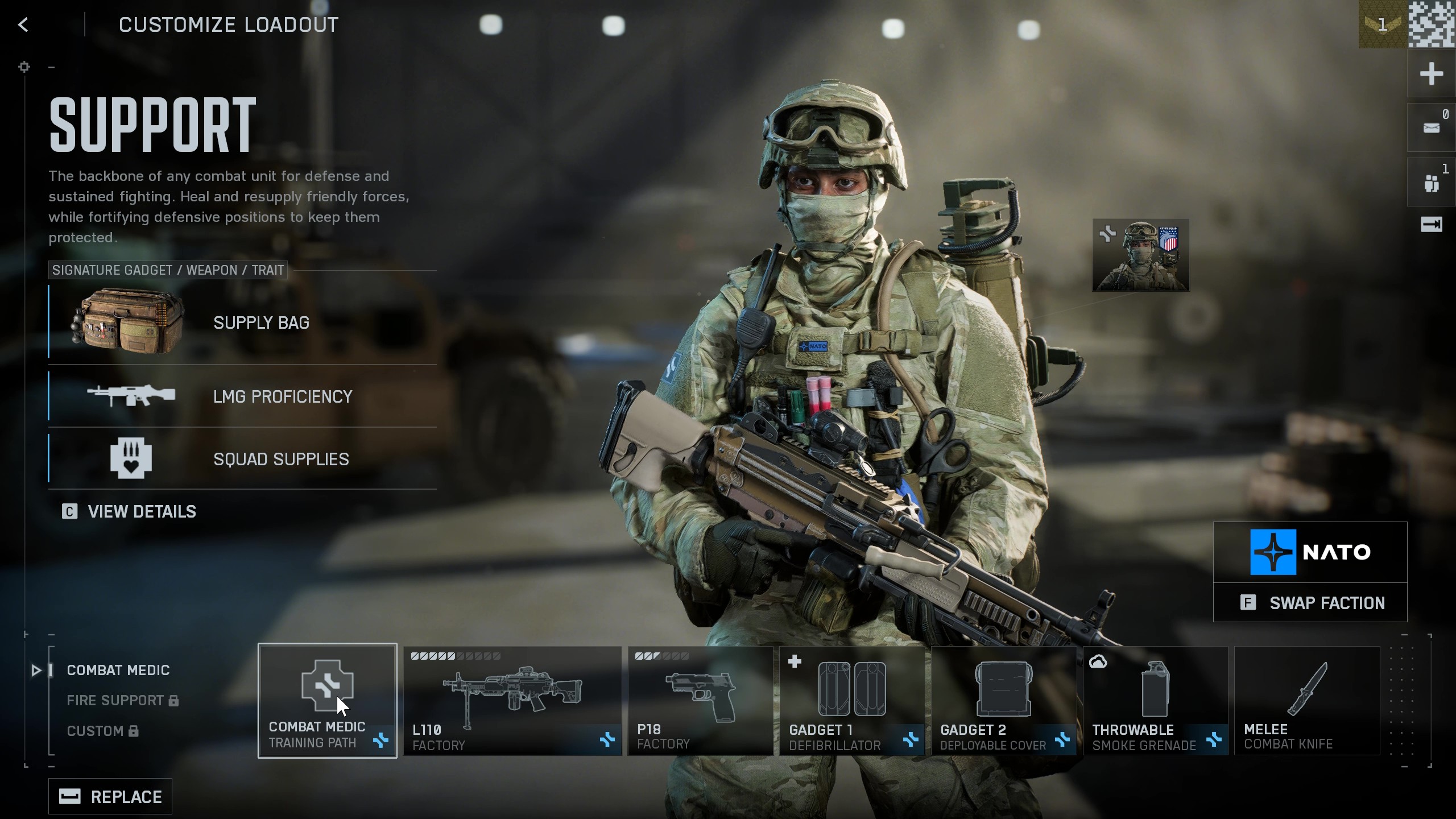Open the Combat Knife melee slot
The width and height of the screenshot is (1456, 819).
[1306, 701]
